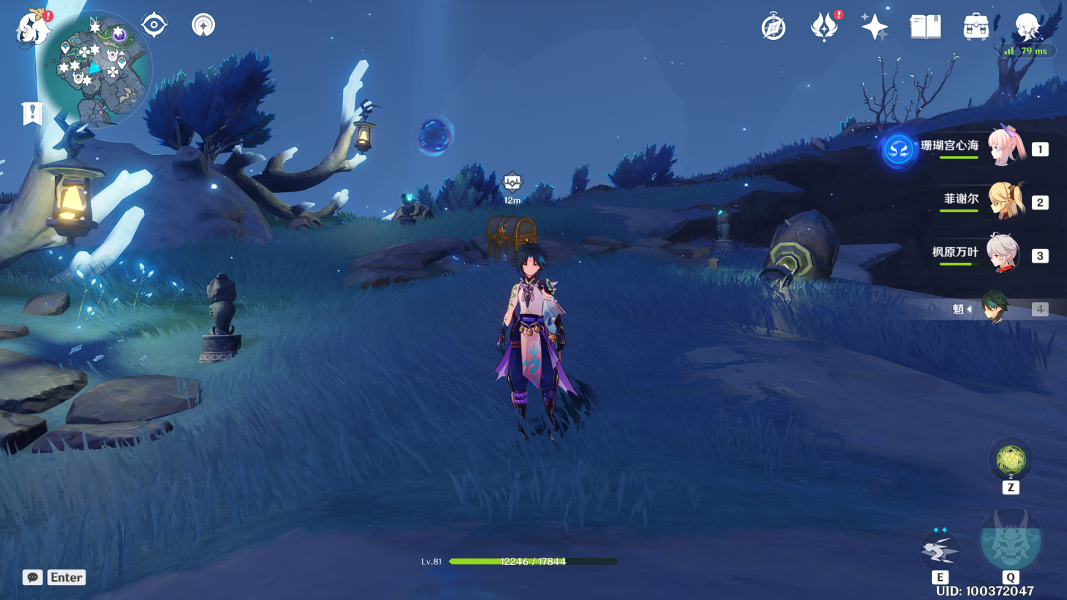This screenshot has width=1067, height=600.
Task: Open the quest bookmark icon
Action: click(x=33, y=113)
